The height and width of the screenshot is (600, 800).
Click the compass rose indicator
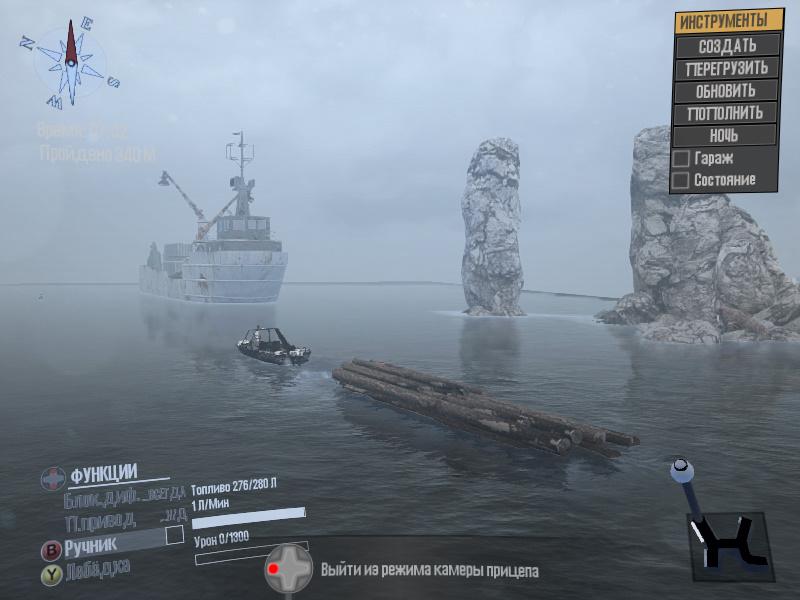pyautogui.click(x=70, y=60)
